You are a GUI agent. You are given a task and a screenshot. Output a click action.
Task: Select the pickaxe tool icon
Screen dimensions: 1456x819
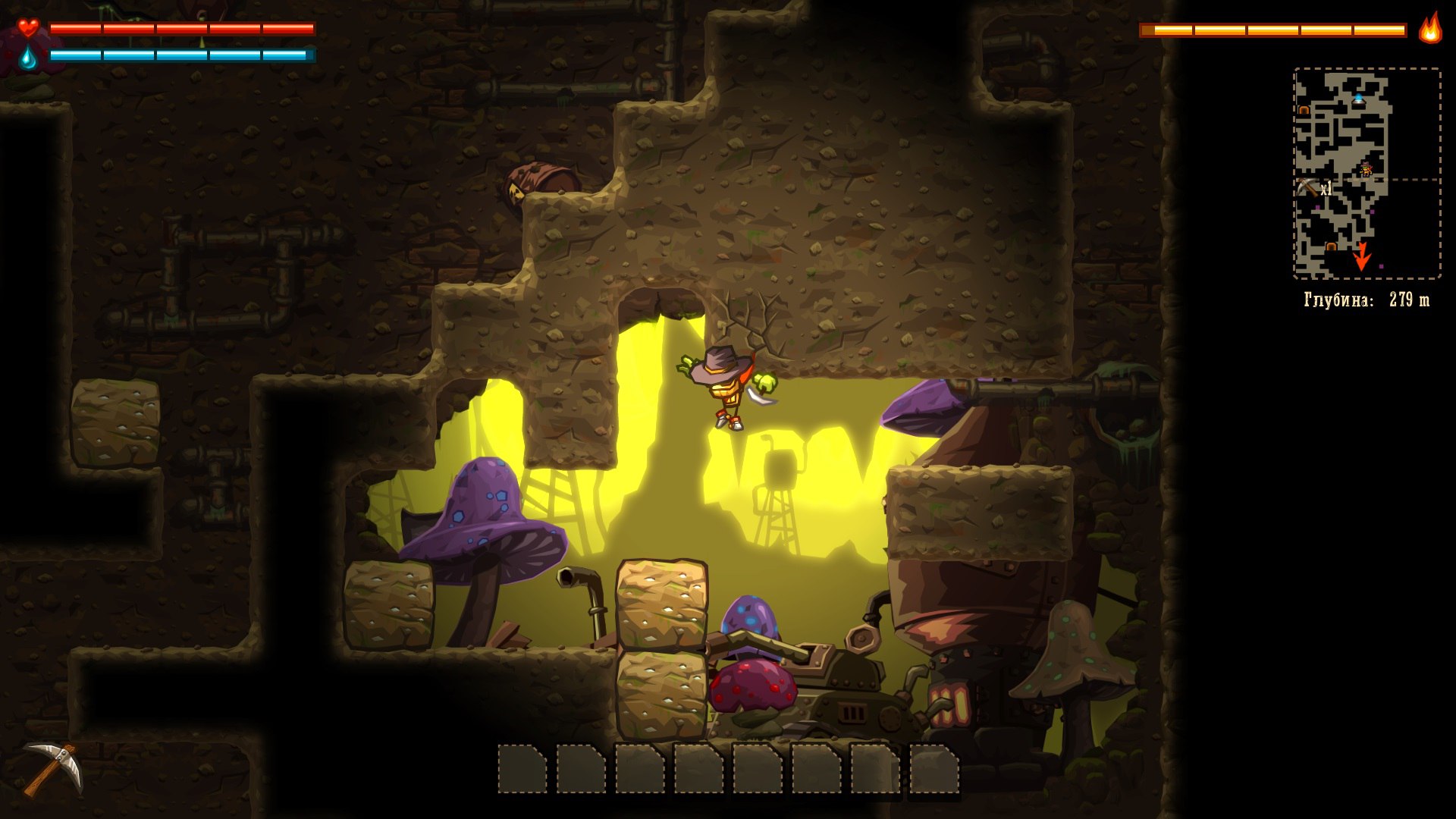(x=52, y=768)
